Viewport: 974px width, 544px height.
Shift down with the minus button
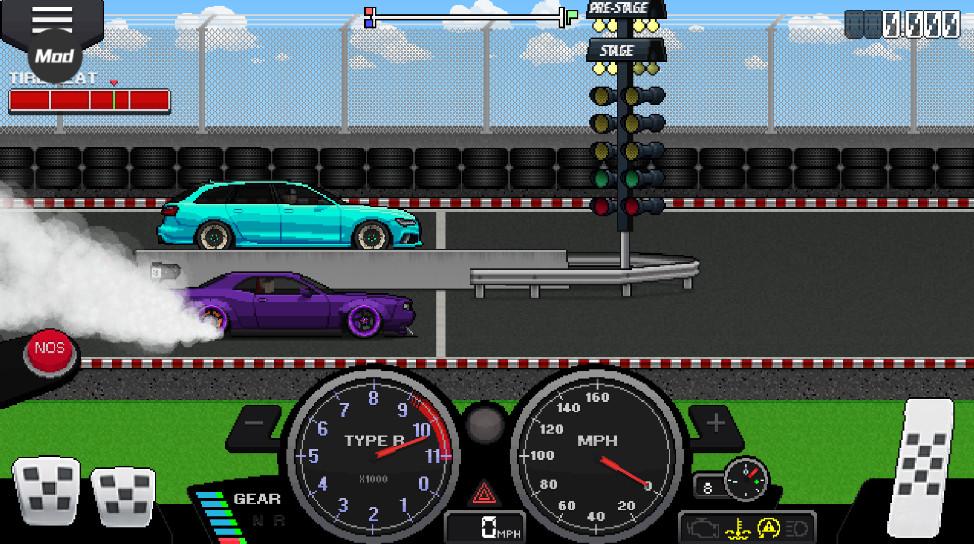coord(254,423)
